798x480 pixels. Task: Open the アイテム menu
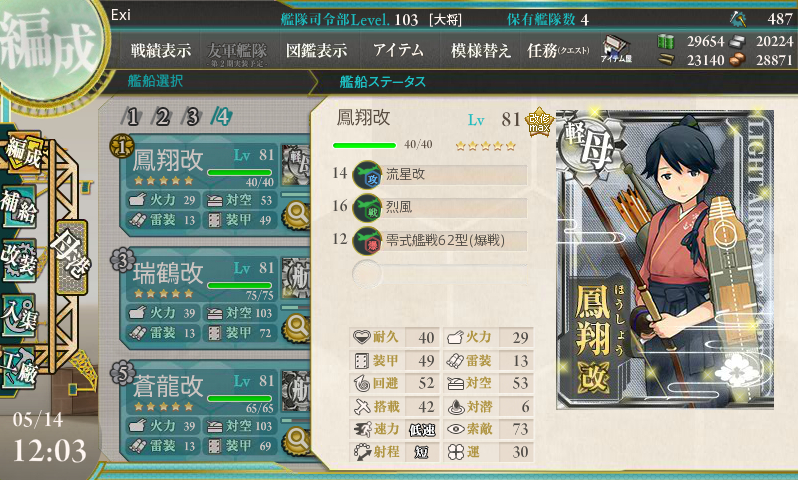click(x=398, y=50)
